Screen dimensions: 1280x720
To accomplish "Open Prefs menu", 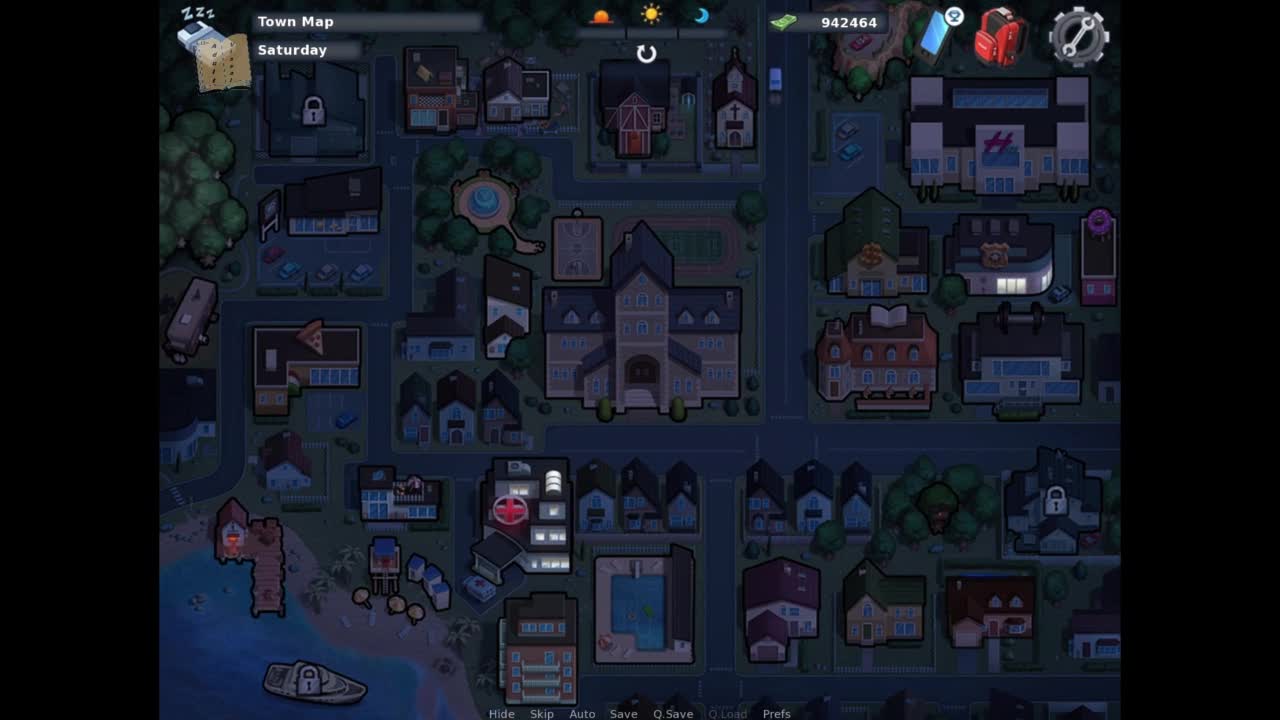I will [776, 714].
